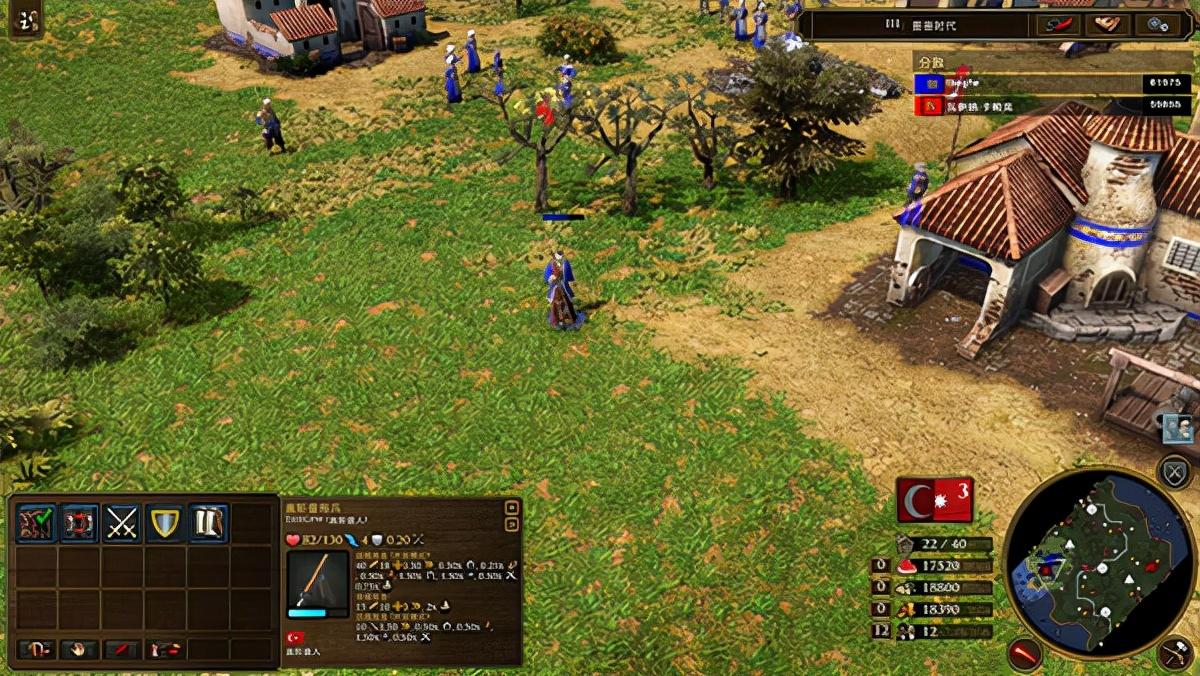Click the green checkmark command icon
The width and height of the screenshot is (1200, 676).
click(x=36, y=523)
